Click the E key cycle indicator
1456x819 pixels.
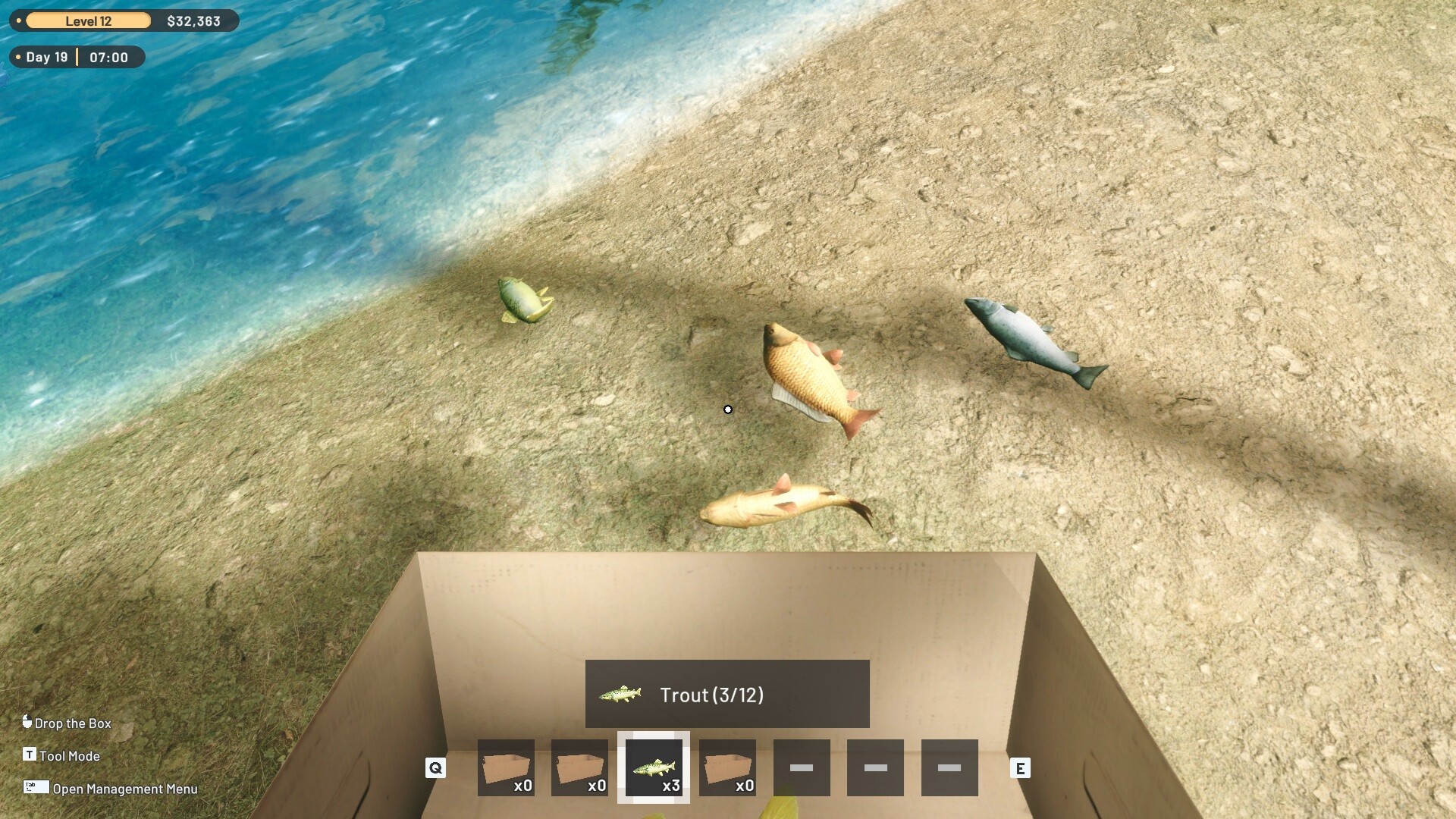[1020, 768]
